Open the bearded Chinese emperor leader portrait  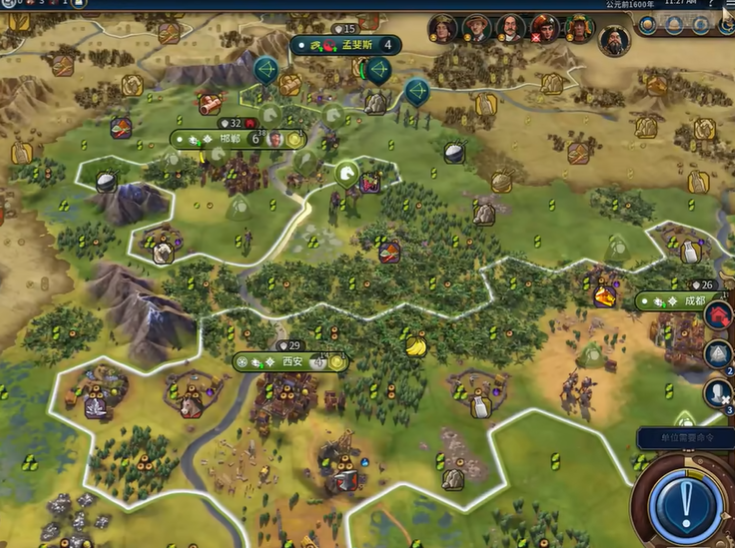pos(614,40)
